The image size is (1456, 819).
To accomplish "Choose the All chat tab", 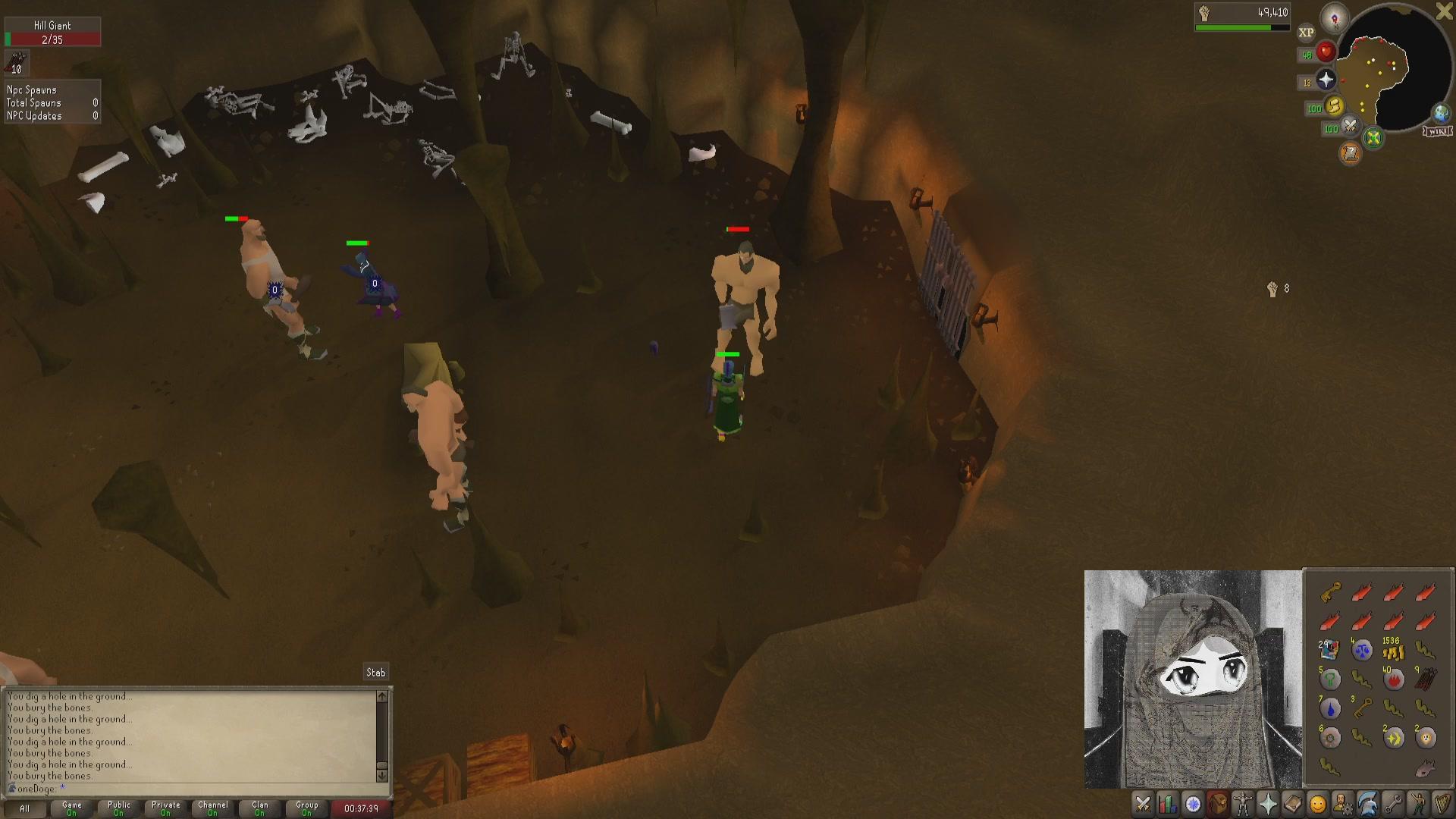I will tap(24, 808).
